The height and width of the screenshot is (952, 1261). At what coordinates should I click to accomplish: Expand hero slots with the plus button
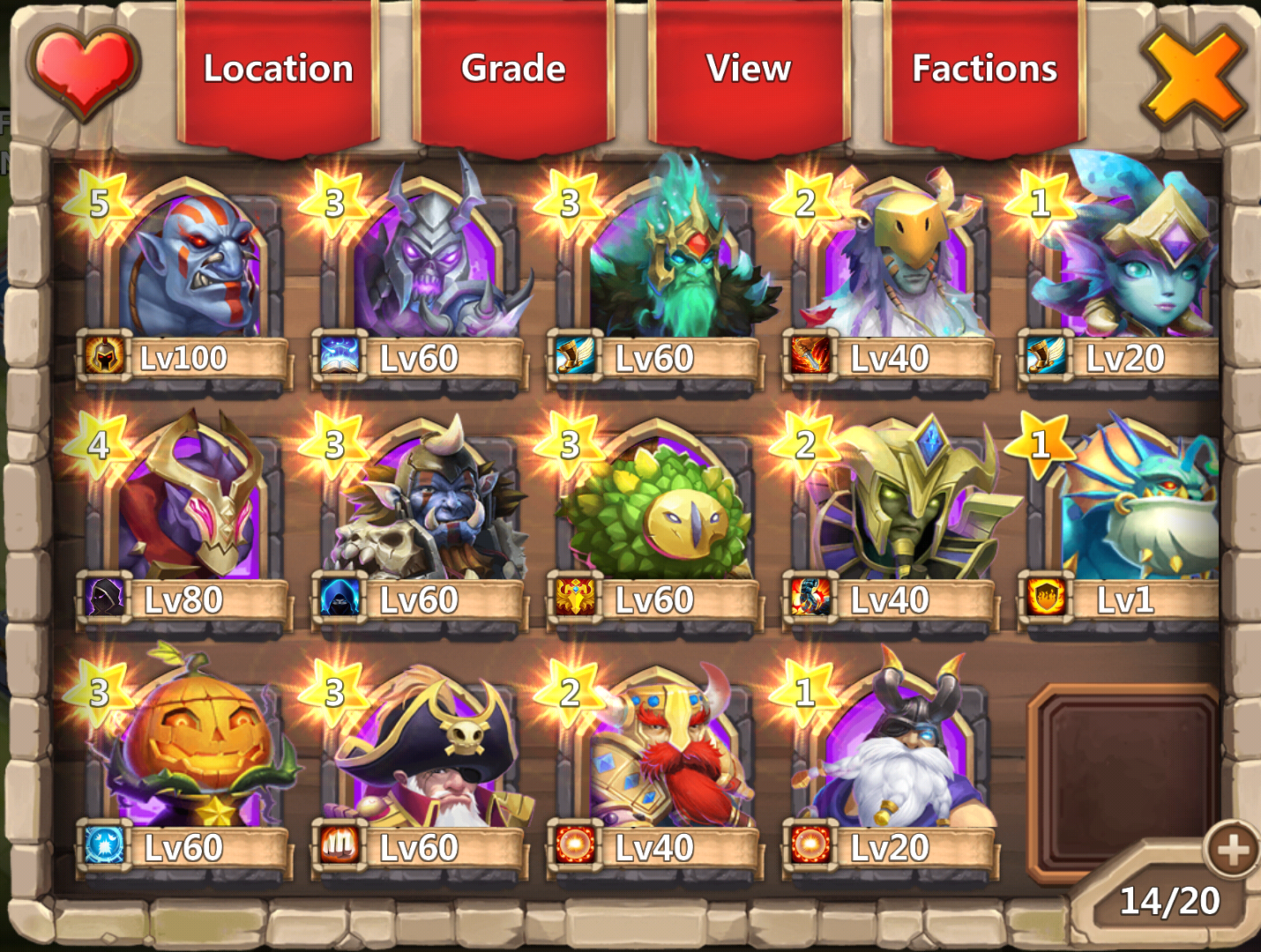click(1232, 850)
